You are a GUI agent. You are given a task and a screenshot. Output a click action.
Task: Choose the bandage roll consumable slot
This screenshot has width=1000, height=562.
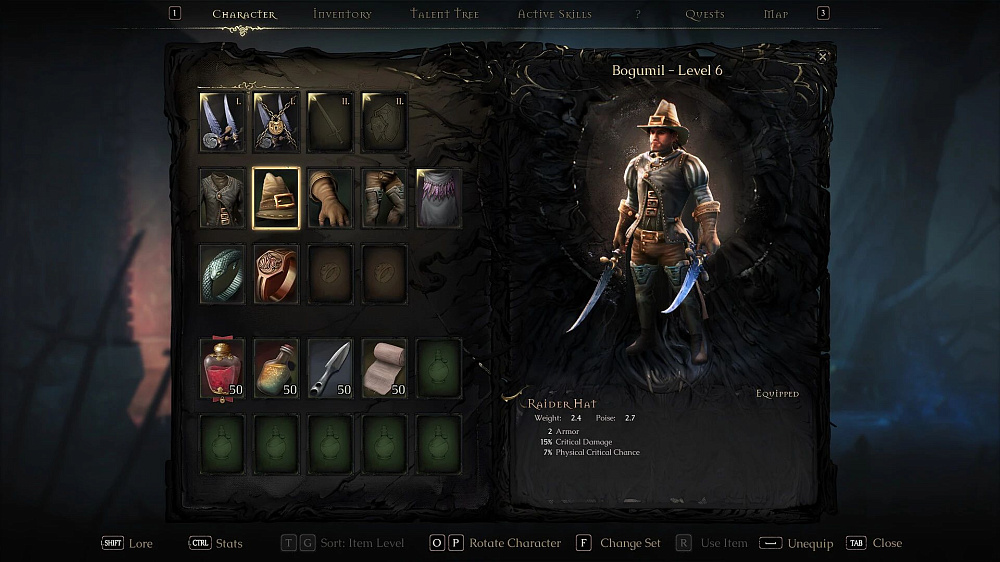coord(384,368)
